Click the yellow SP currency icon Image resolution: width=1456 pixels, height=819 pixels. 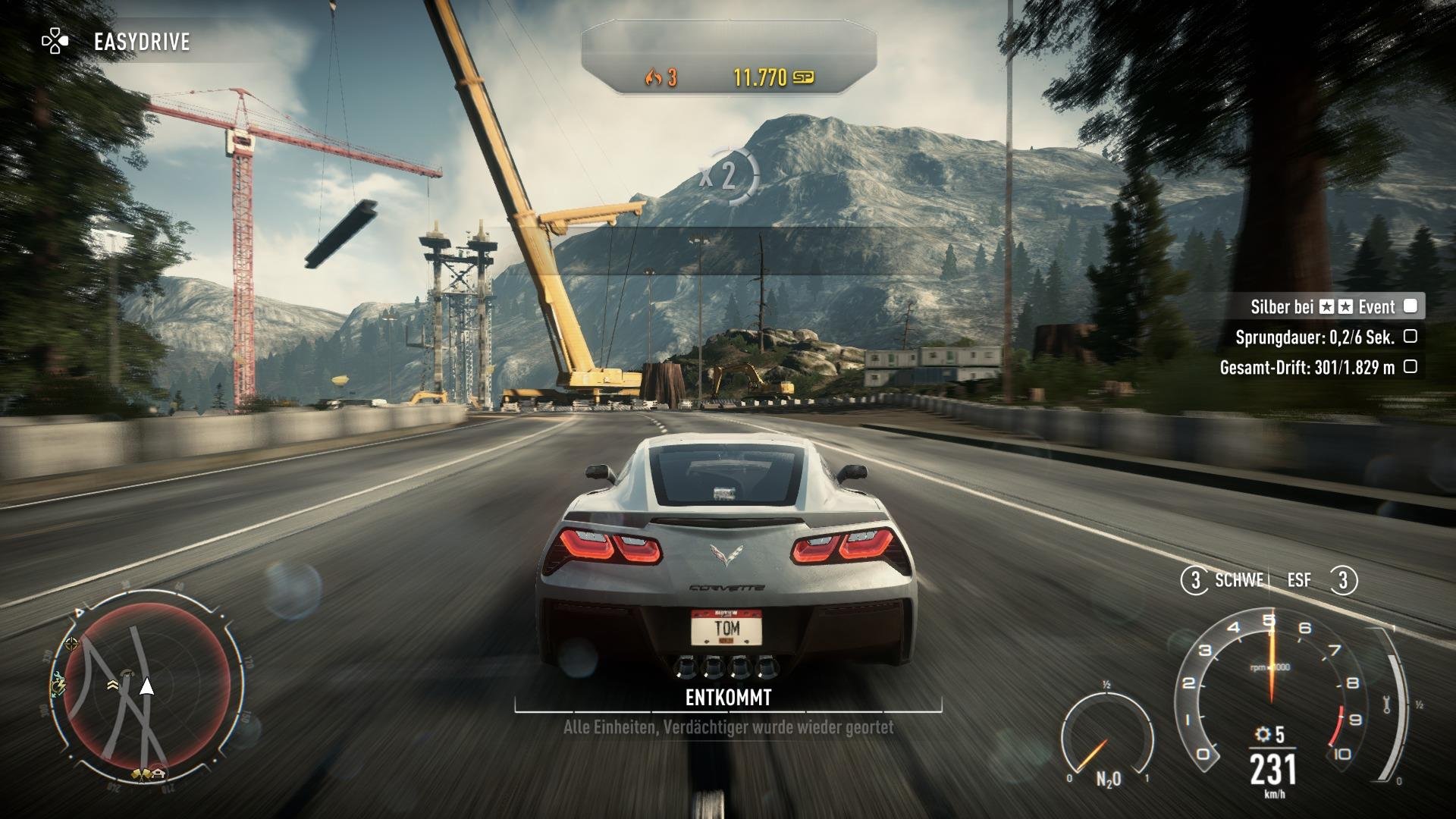804,77
